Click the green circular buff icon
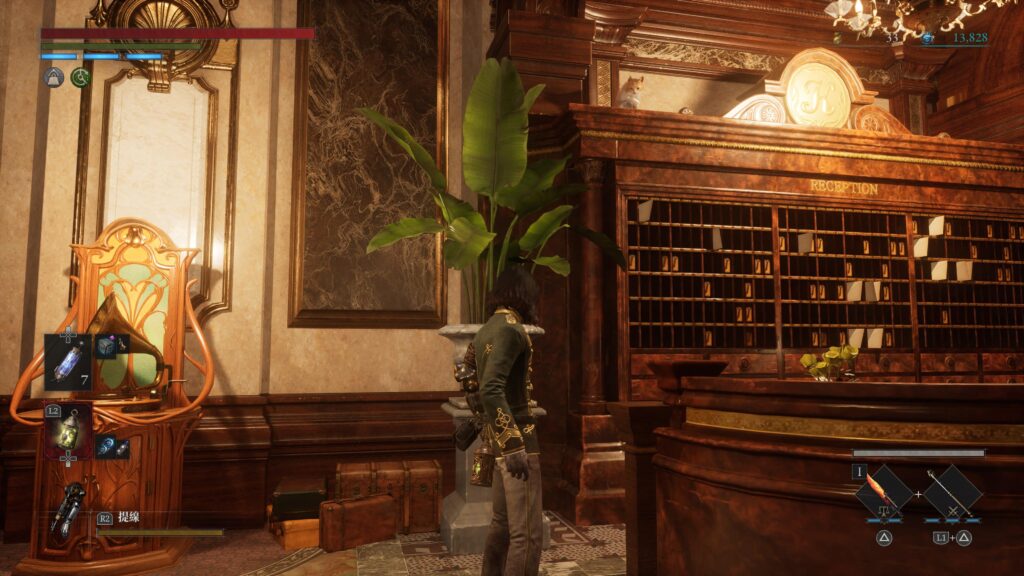1024x576 pixels. click(81, 77)
